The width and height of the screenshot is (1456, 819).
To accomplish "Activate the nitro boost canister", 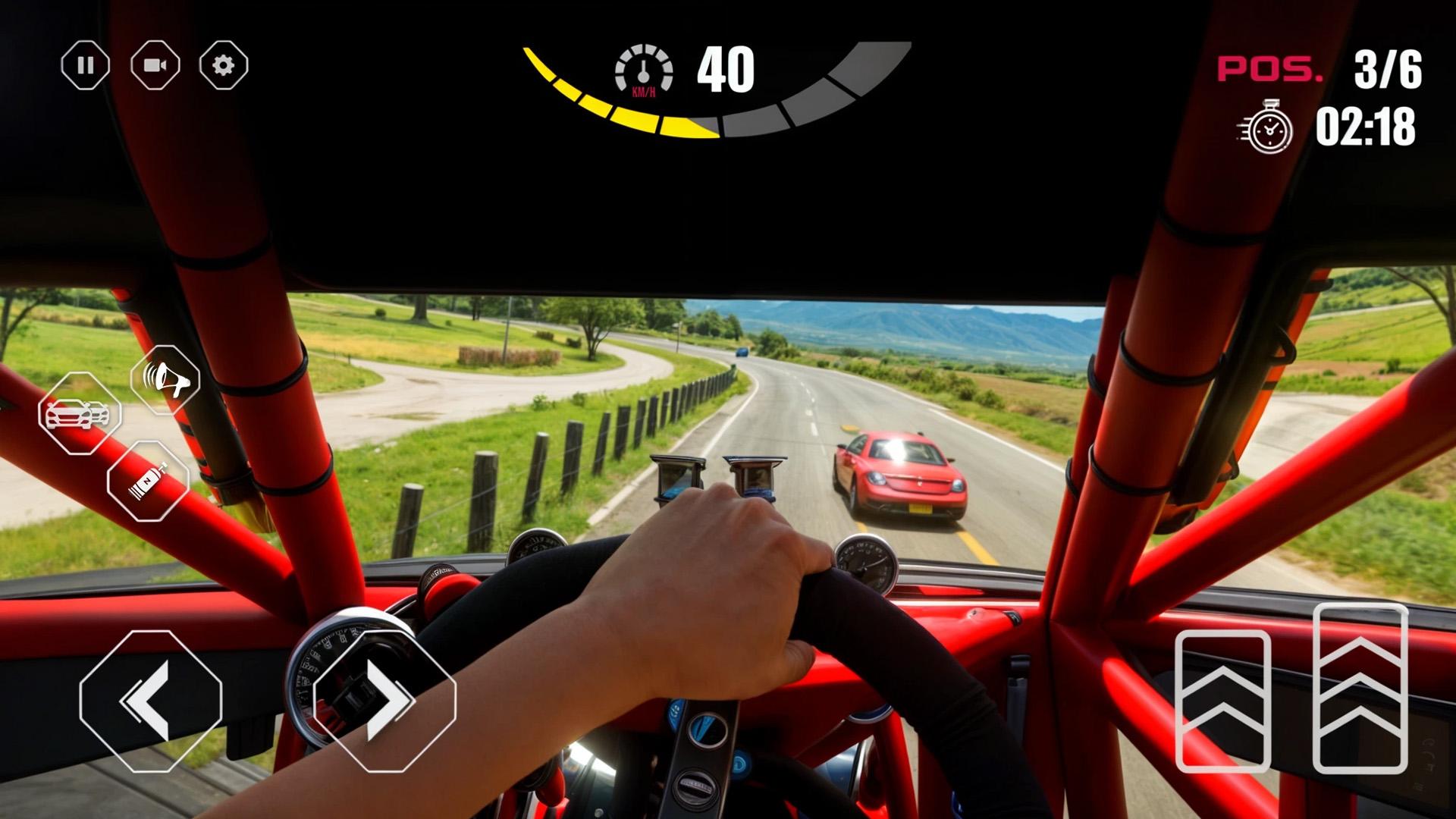I will pyautogui.click(x=147, y=481).
